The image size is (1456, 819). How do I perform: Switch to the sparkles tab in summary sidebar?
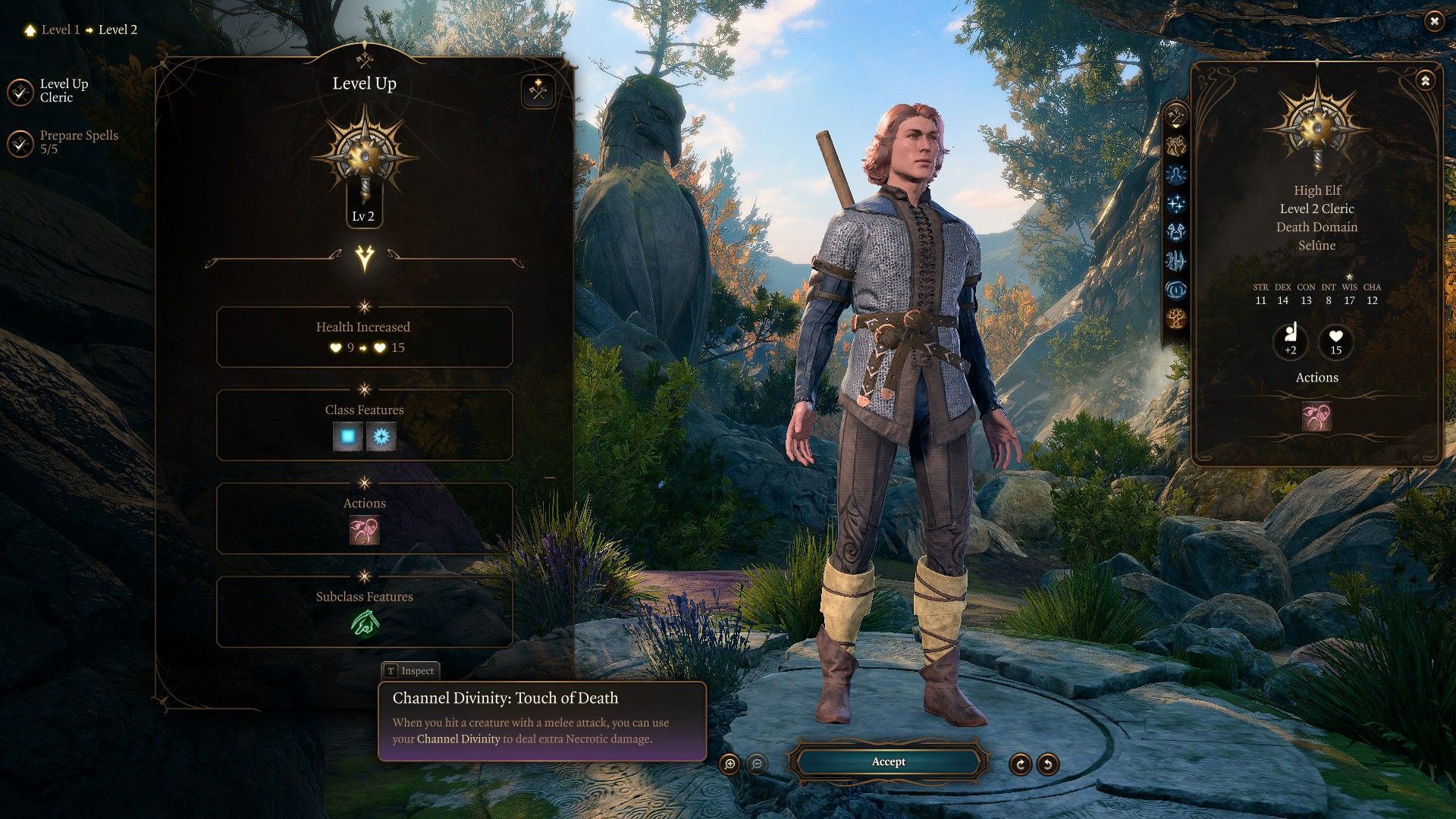(x=1176, y=203)
